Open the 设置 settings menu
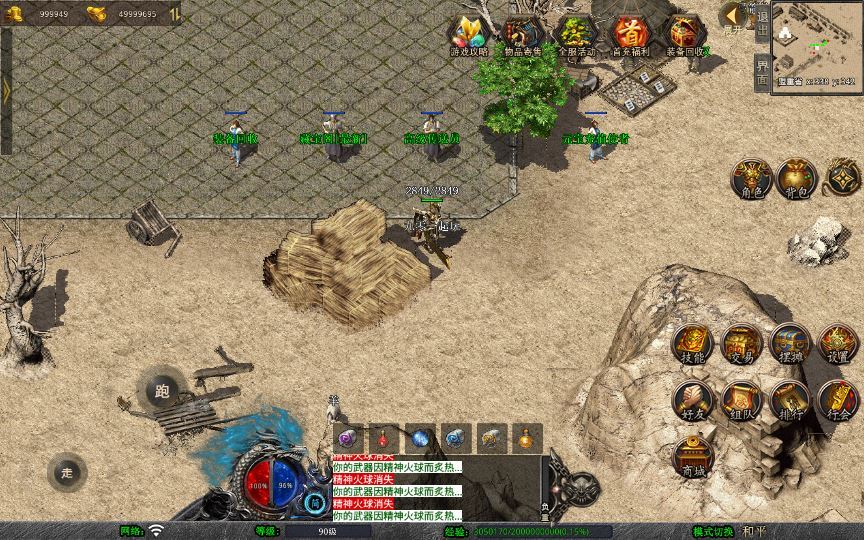 tap(838, 344)
